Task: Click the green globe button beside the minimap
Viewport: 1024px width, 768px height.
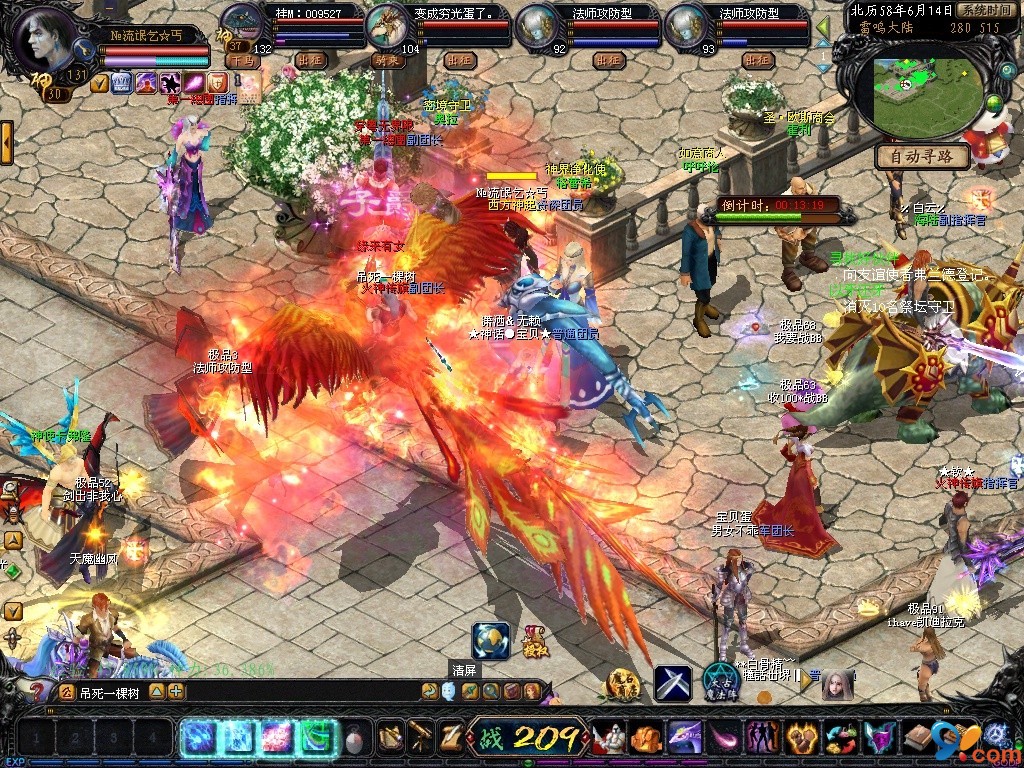Action: click(994, 105)
